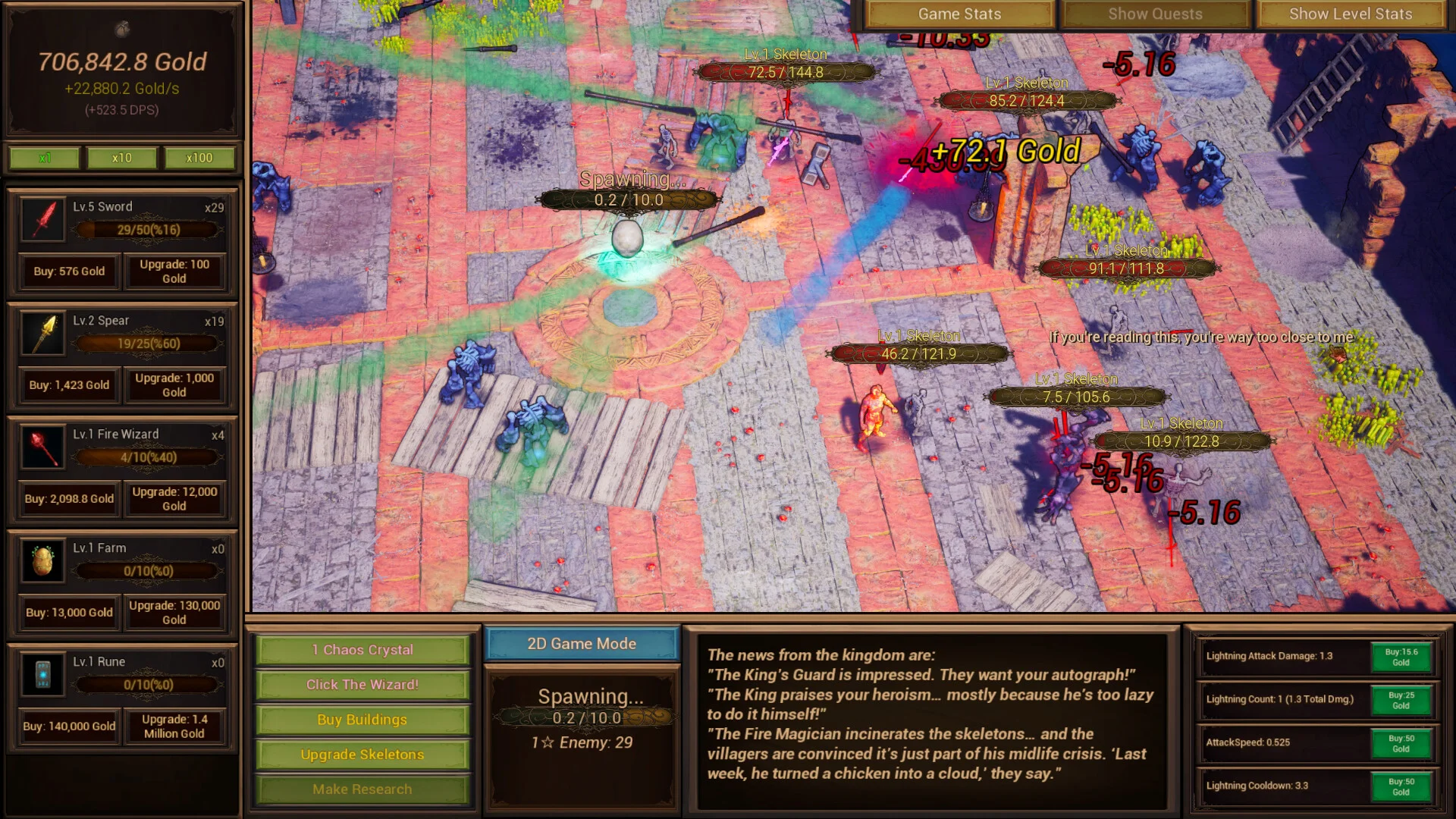Viewport: 1456px width, 819px height.
Task: Open Upgrade Skeletons menu
Action: (x=362, y=755)
